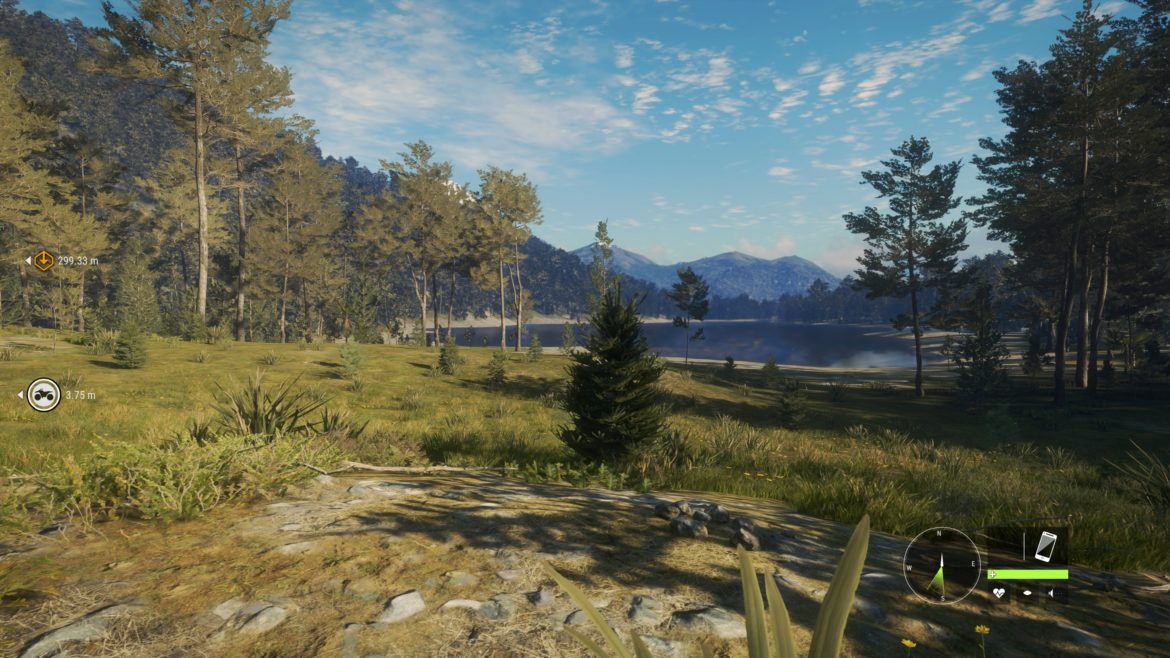Click the compass on the HUD

pos(942,565)
